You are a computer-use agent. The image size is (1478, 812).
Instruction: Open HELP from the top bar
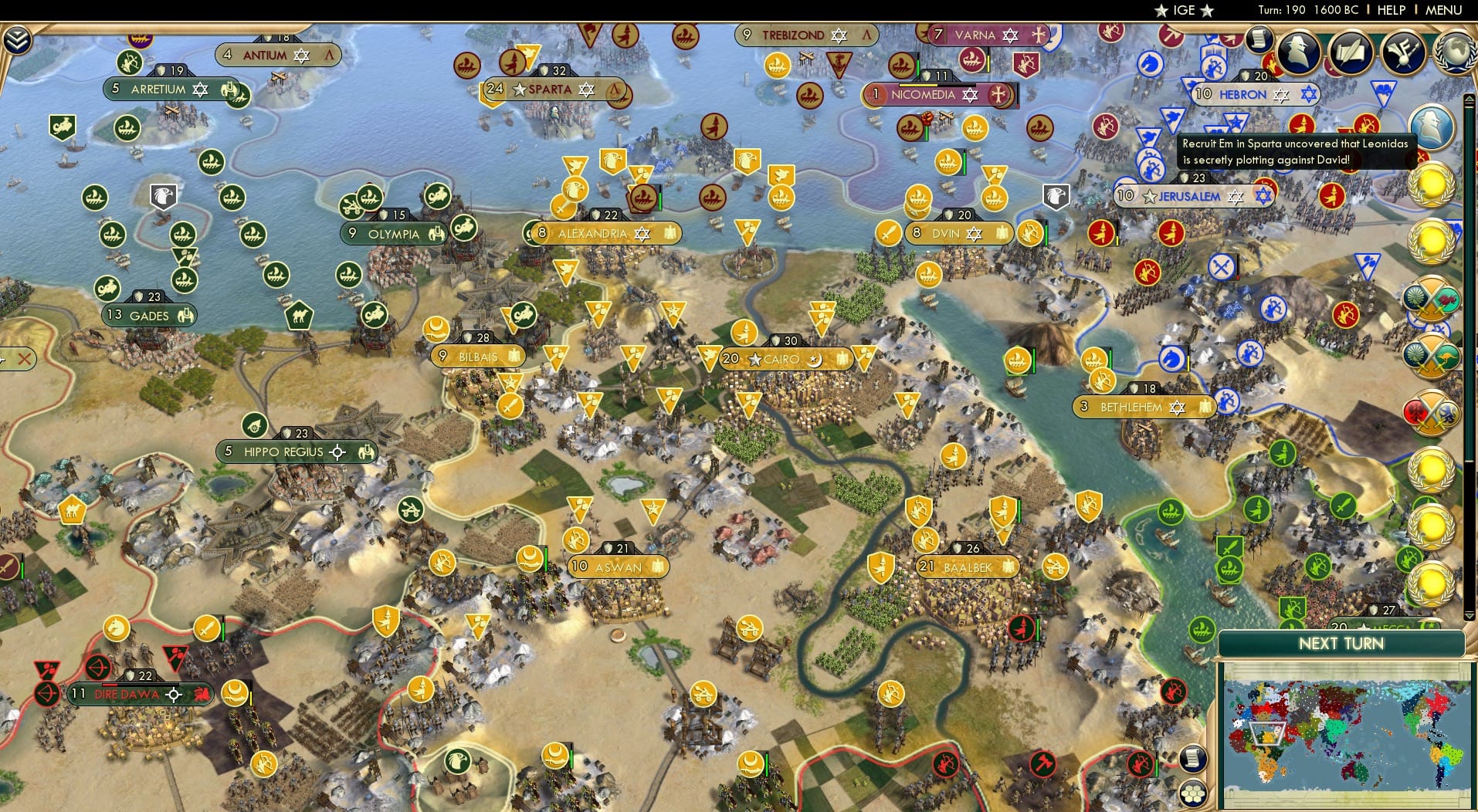click(1391, 10)
